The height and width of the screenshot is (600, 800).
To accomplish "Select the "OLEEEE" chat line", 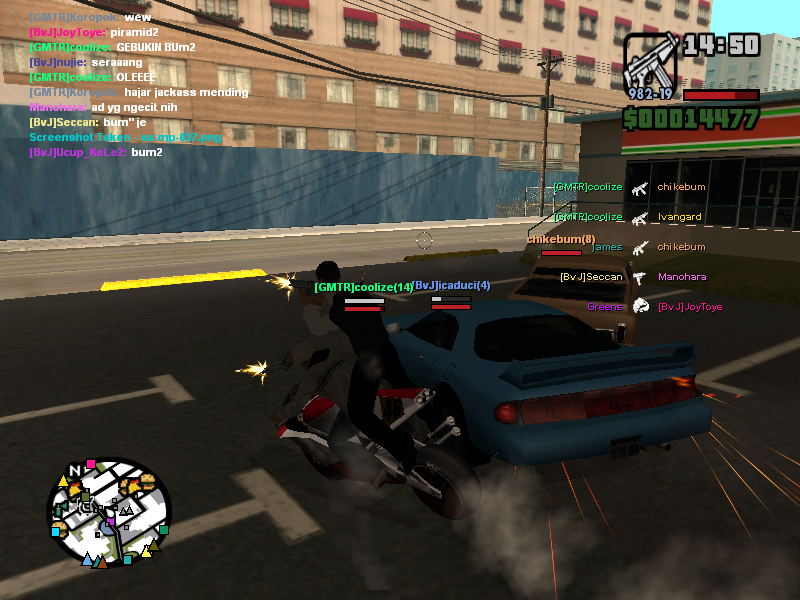I will [92, 77].
